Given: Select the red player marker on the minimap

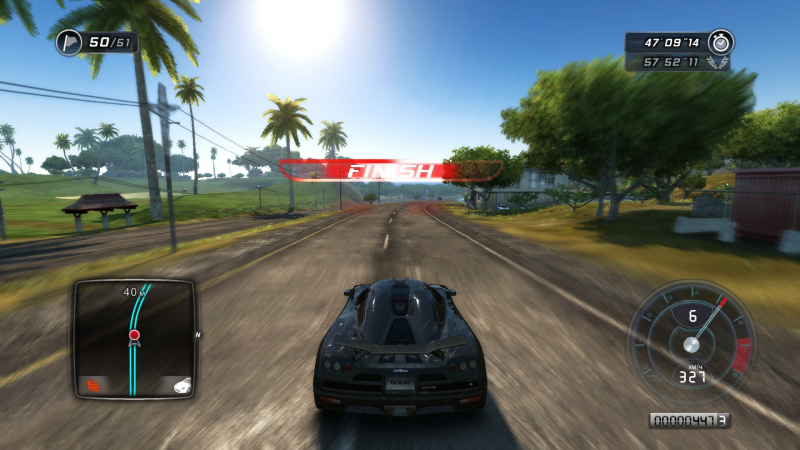Looking at the screenshot, I should (x=134, y=335).
